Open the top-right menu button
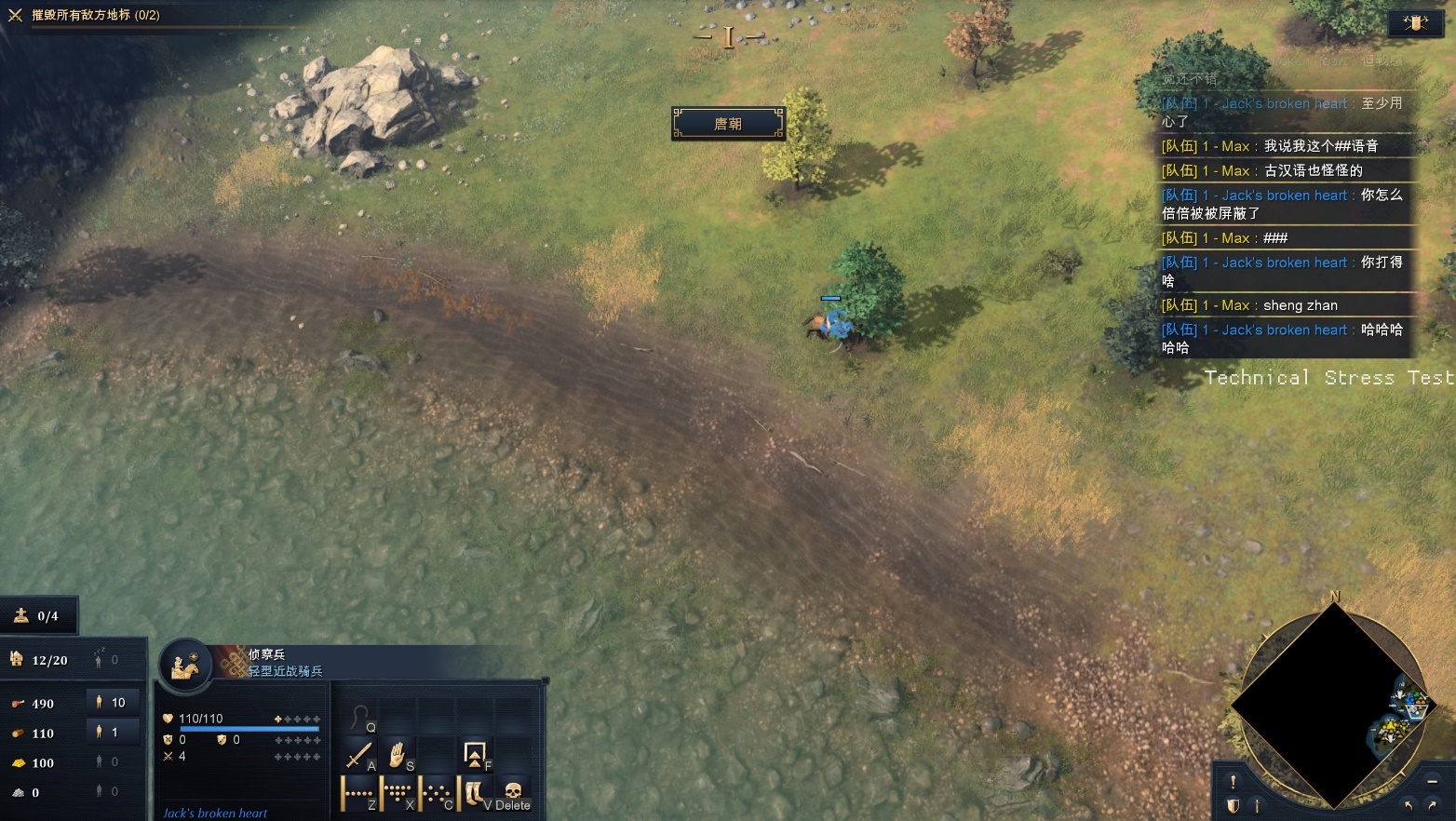The image size is (1456, 821). point(1415,23)
